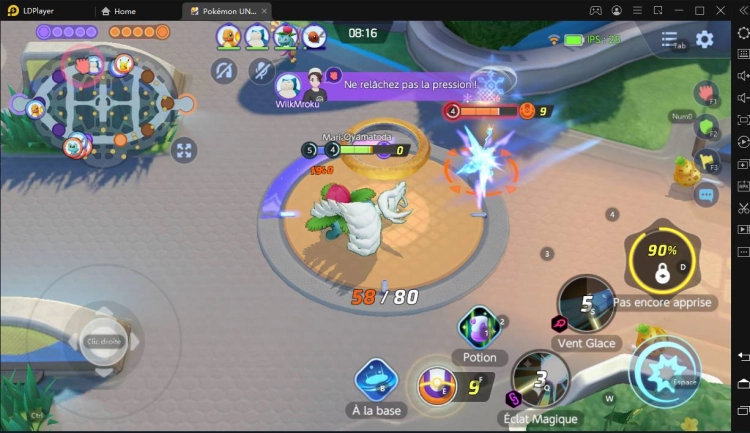Activate the Éclat Magique move
Screen dimensions: 750x433
click(x=540, y=379)
